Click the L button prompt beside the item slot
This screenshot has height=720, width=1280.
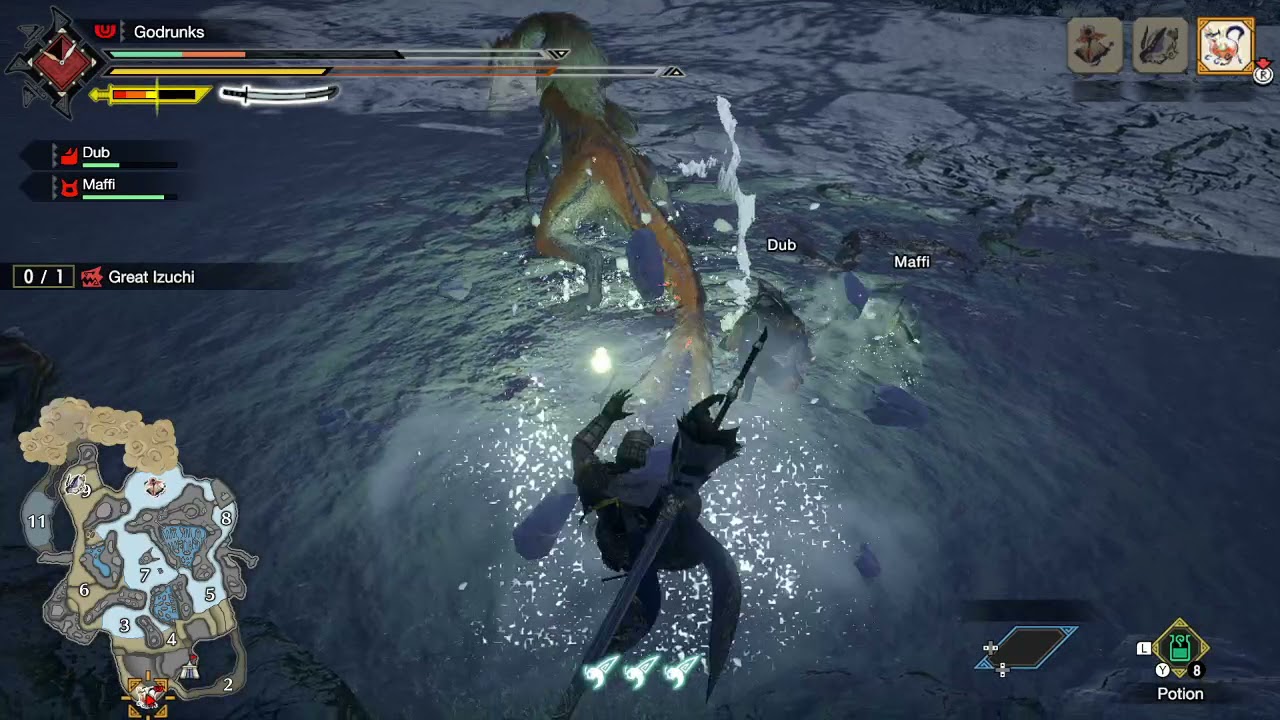coord(1143,648)
